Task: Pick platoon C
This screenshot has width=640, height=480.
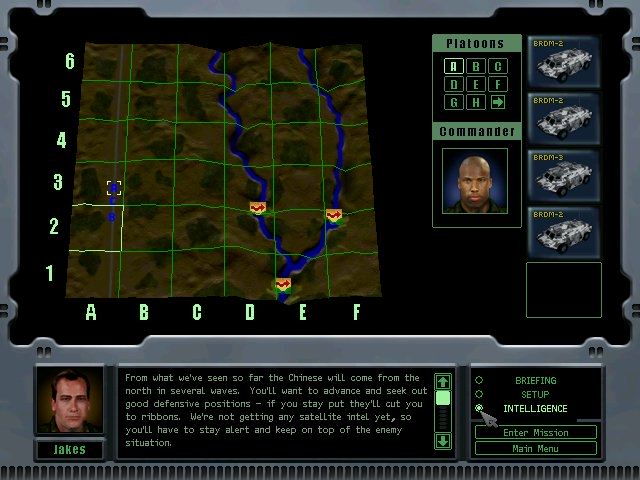Action: click(x=496, y=67)
